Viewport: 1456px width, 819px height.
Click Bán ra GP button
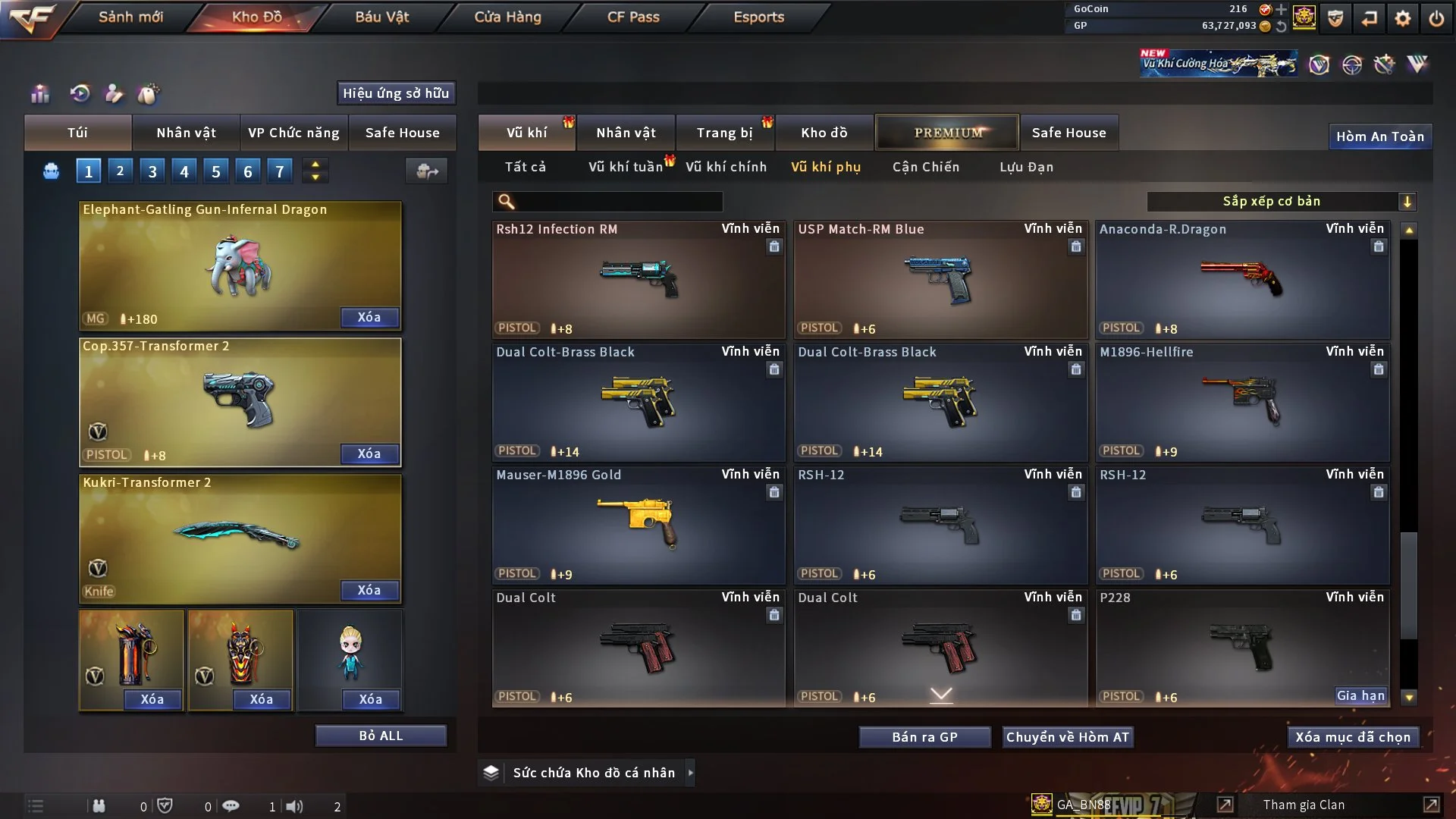coord(924,737)
